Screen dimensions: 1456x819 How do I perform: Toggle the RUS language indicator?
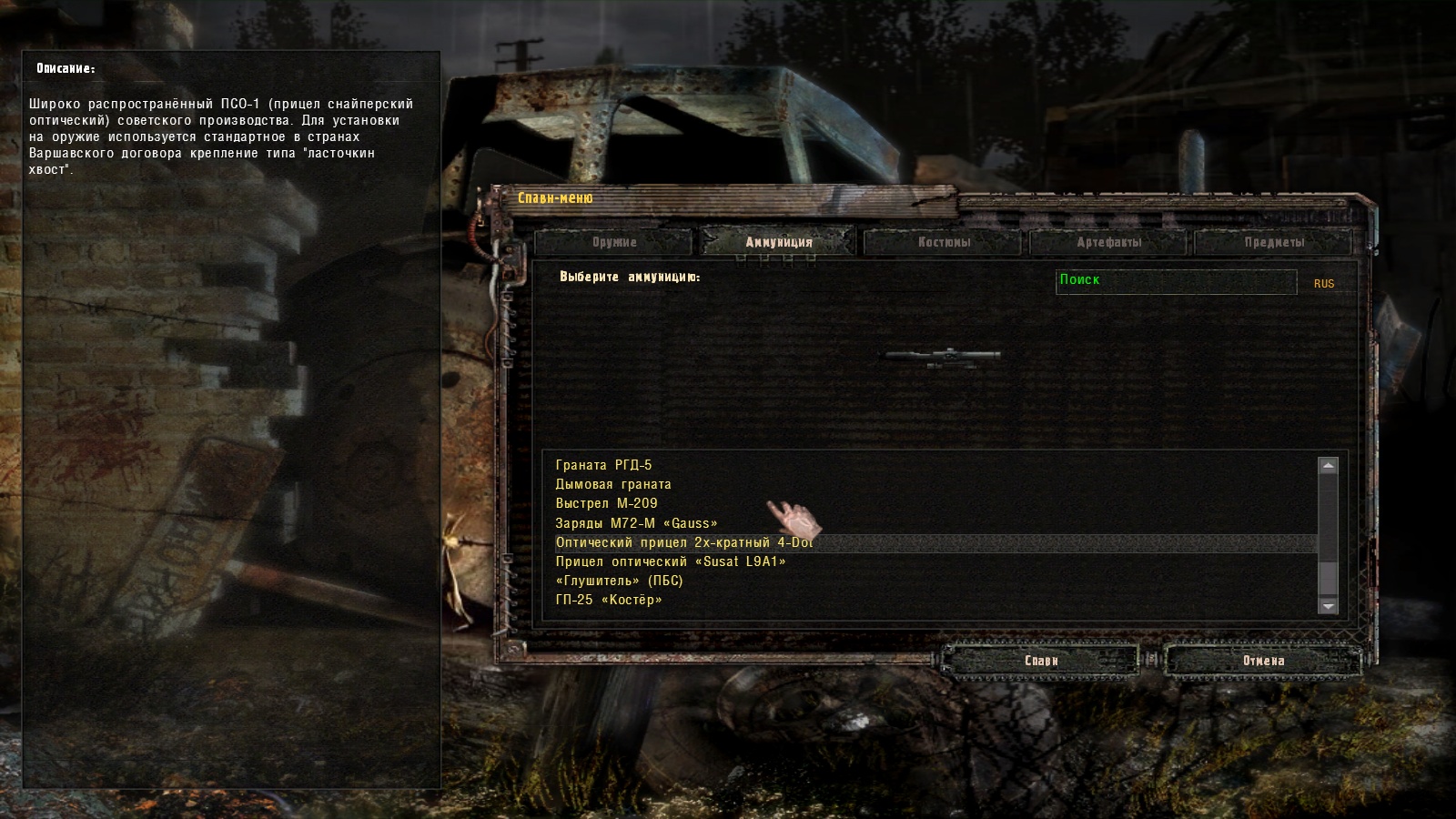click(x=1324, y=284)
